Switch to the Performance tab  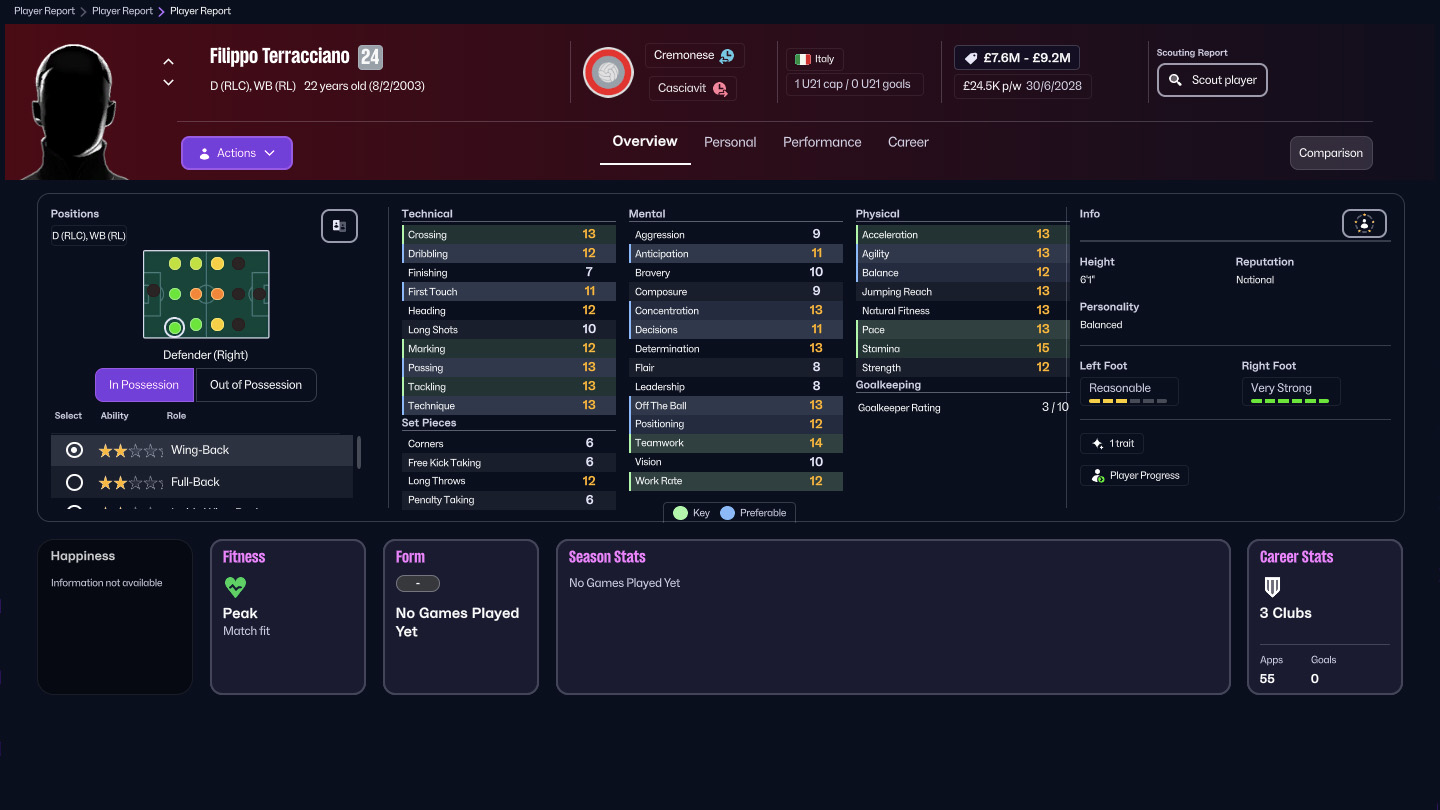[822, 142]
